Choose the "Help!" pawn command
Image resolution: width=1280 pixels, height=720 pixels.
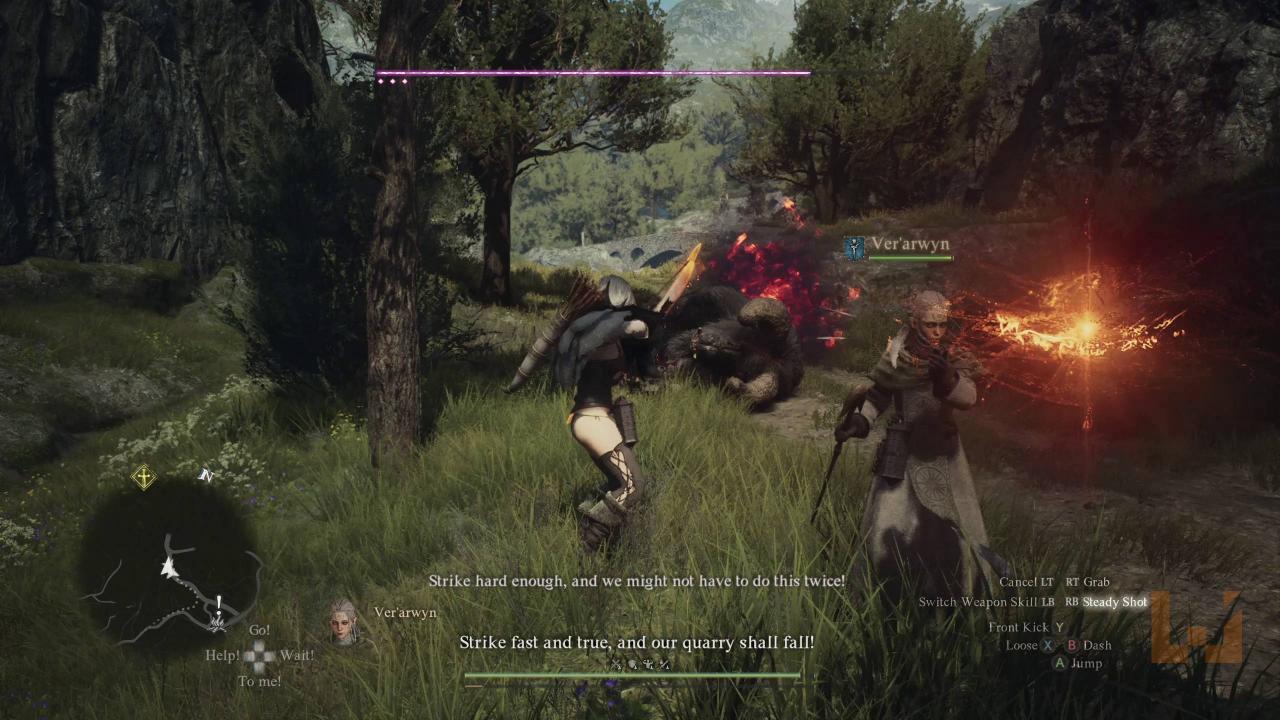222,656
